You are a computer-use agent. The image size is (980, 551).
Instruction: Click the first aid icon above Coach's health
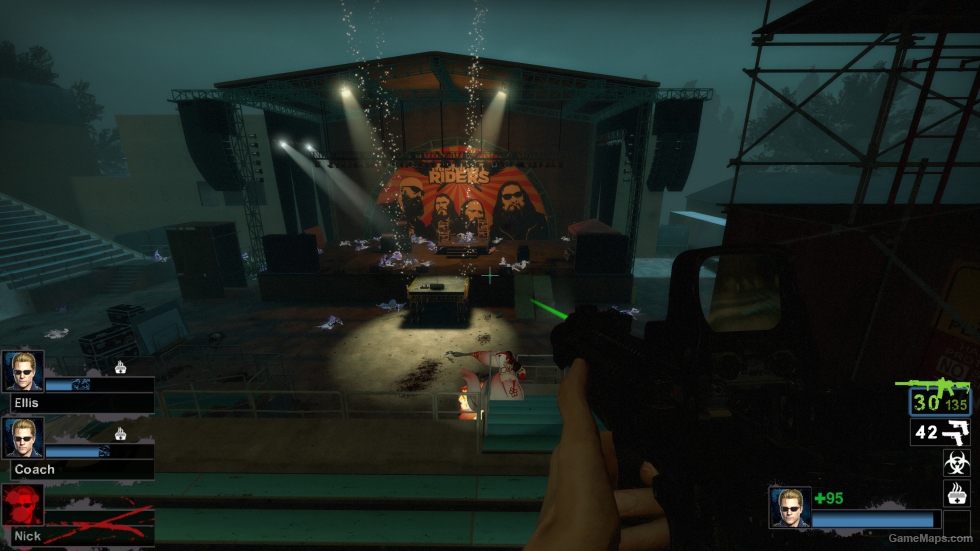pos(120,434)
